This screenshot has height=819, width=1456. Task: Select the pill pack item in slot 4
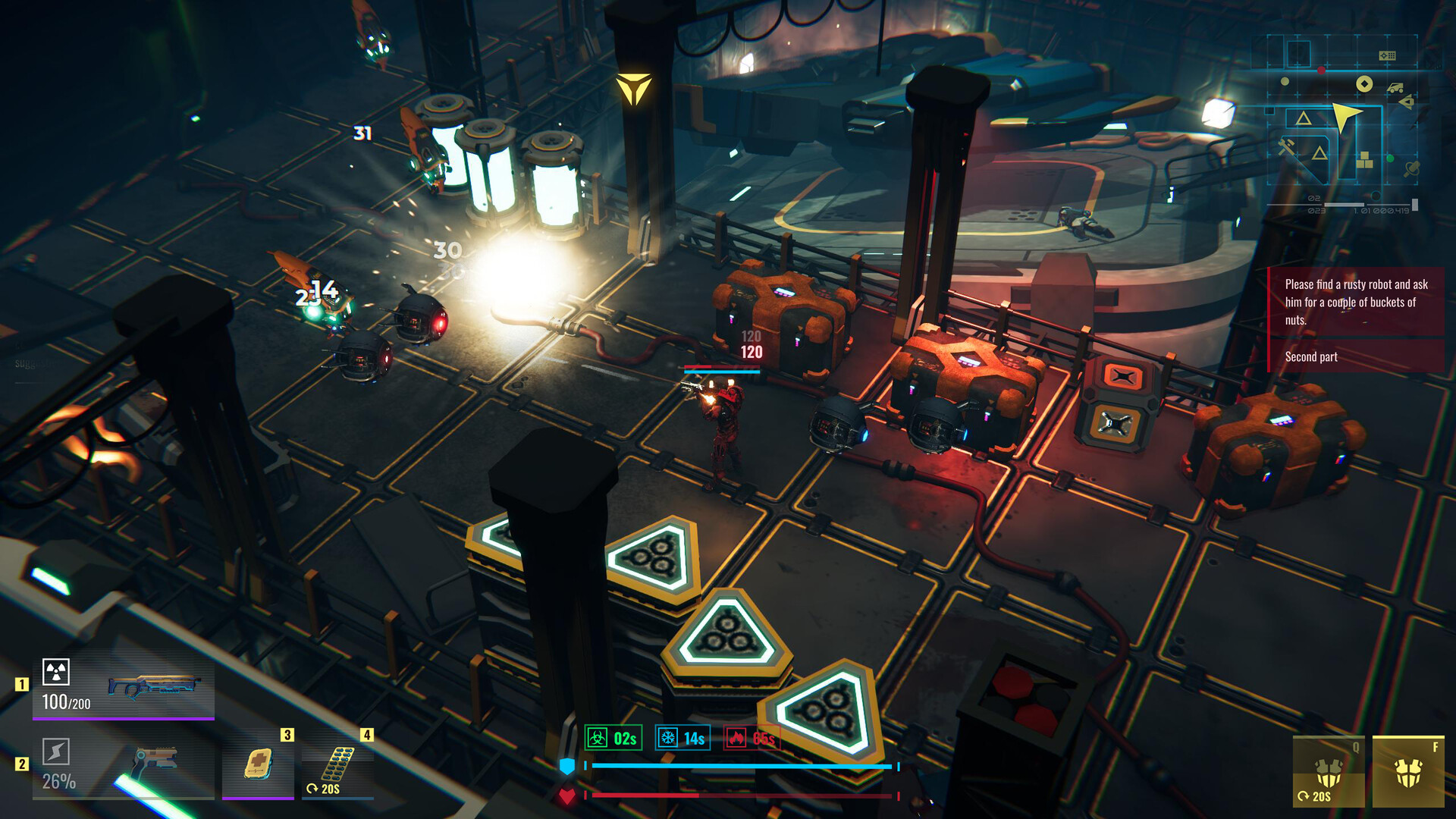[337, 764]
